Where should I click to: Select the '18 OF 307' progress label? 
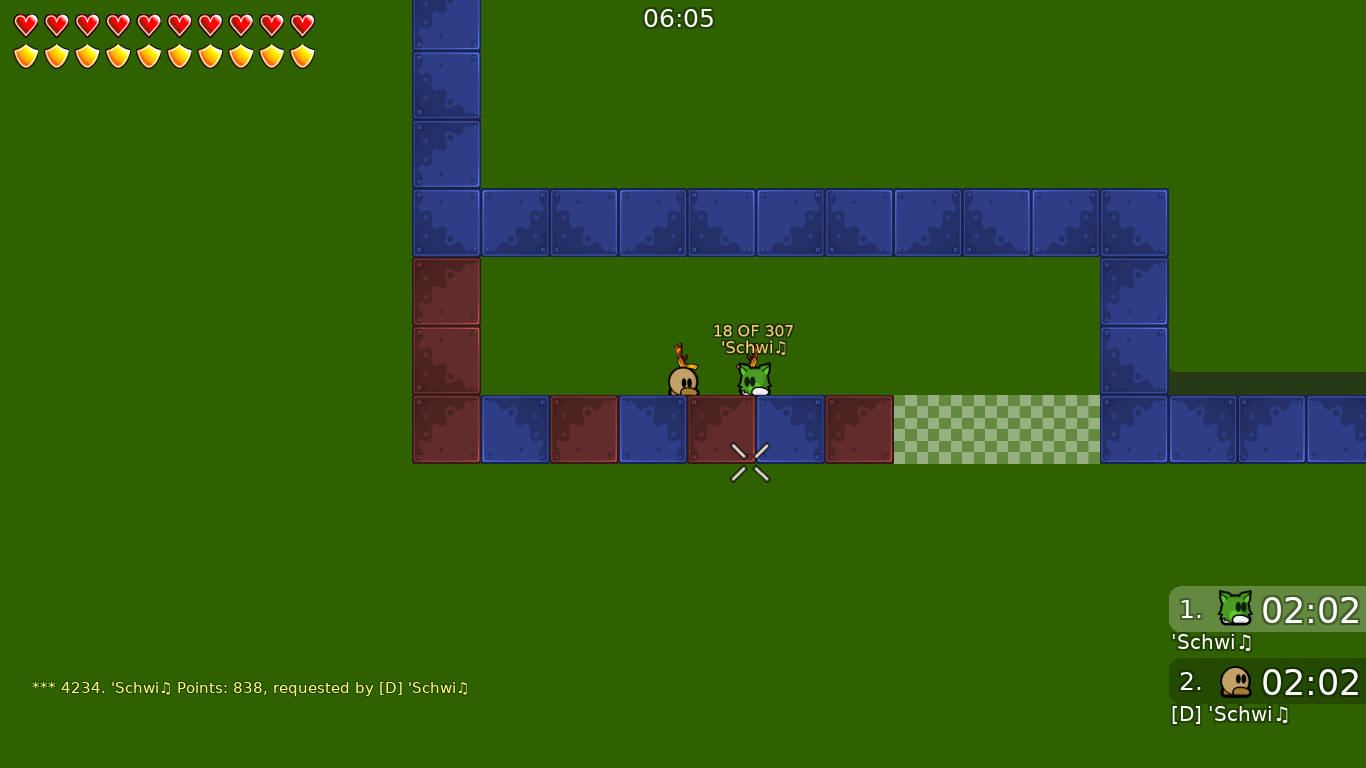pyautogui.click(x=752, y=330)
